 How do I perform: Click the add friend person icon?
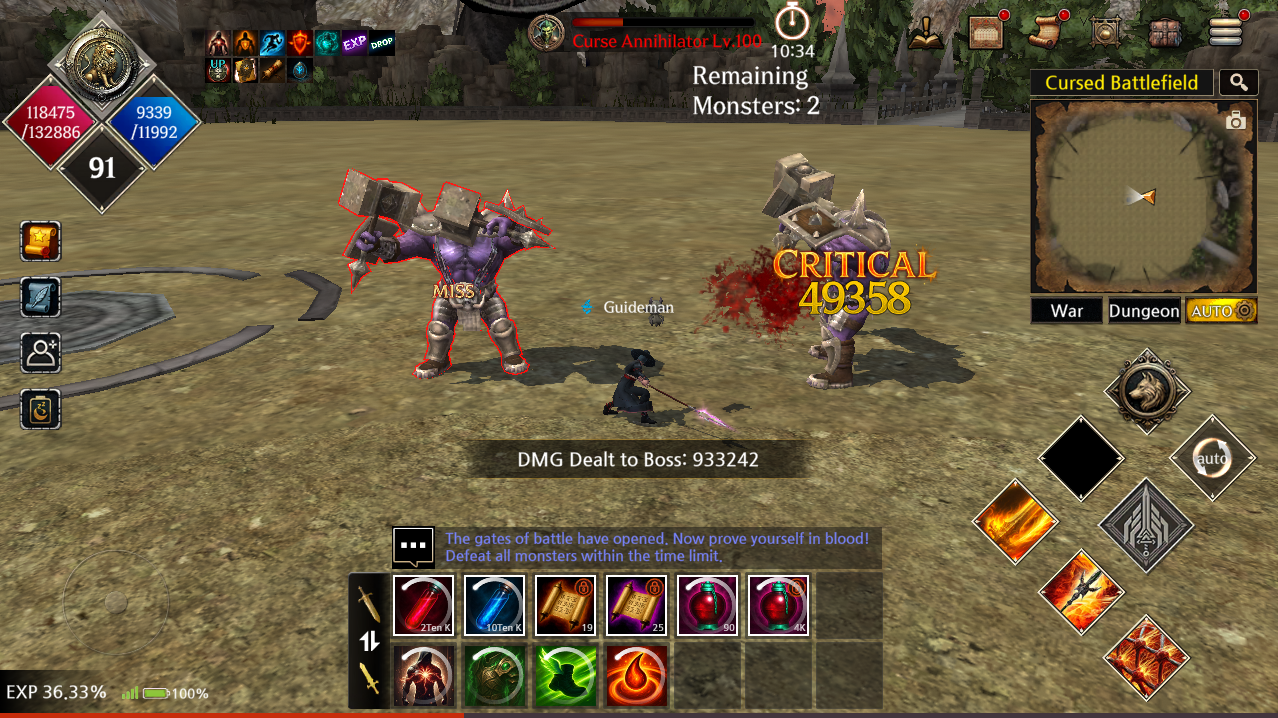click(41, 353)
